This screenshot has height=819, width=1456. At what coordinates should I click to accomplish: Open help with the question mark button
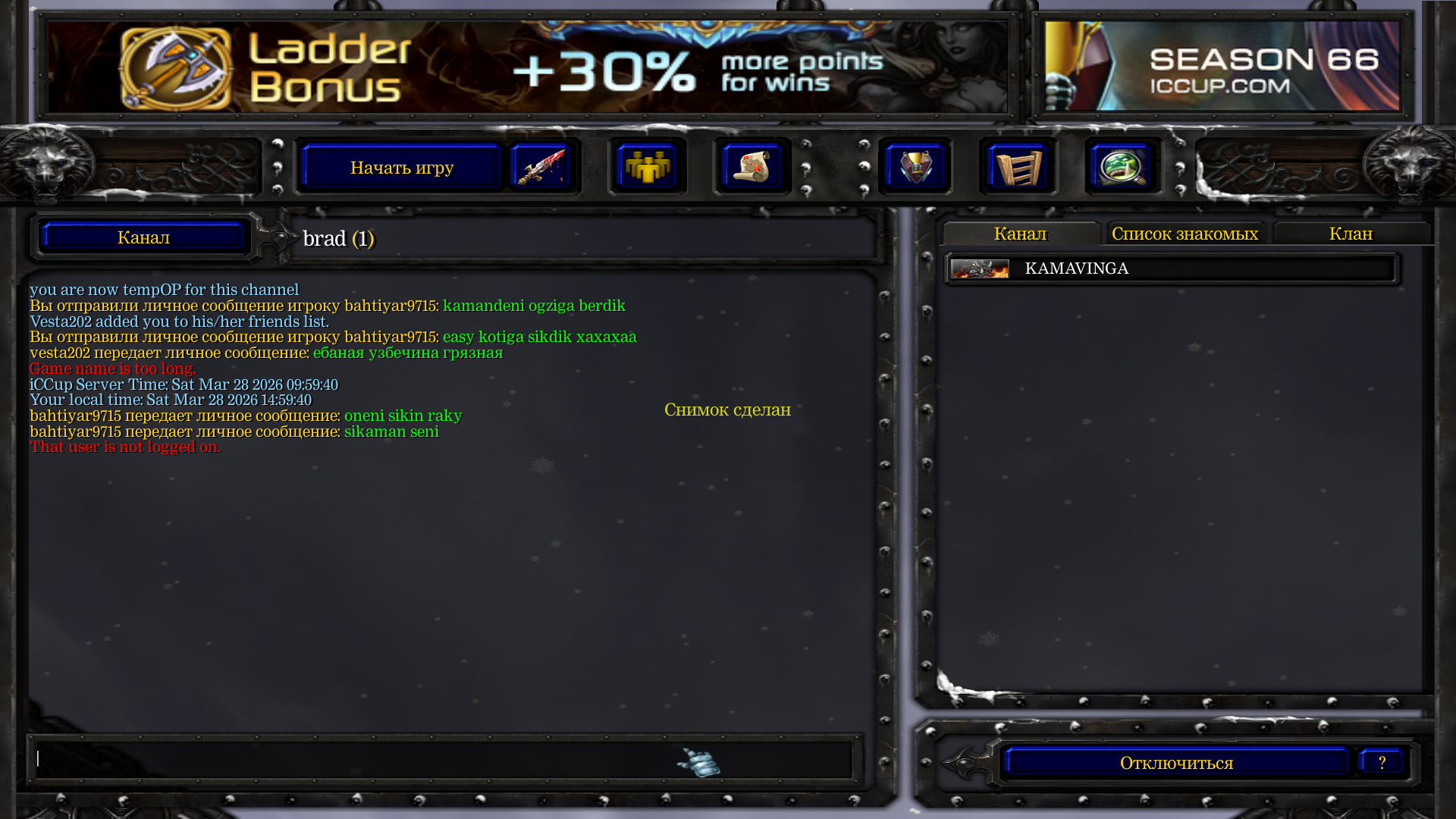click(x=1382, y=762)
